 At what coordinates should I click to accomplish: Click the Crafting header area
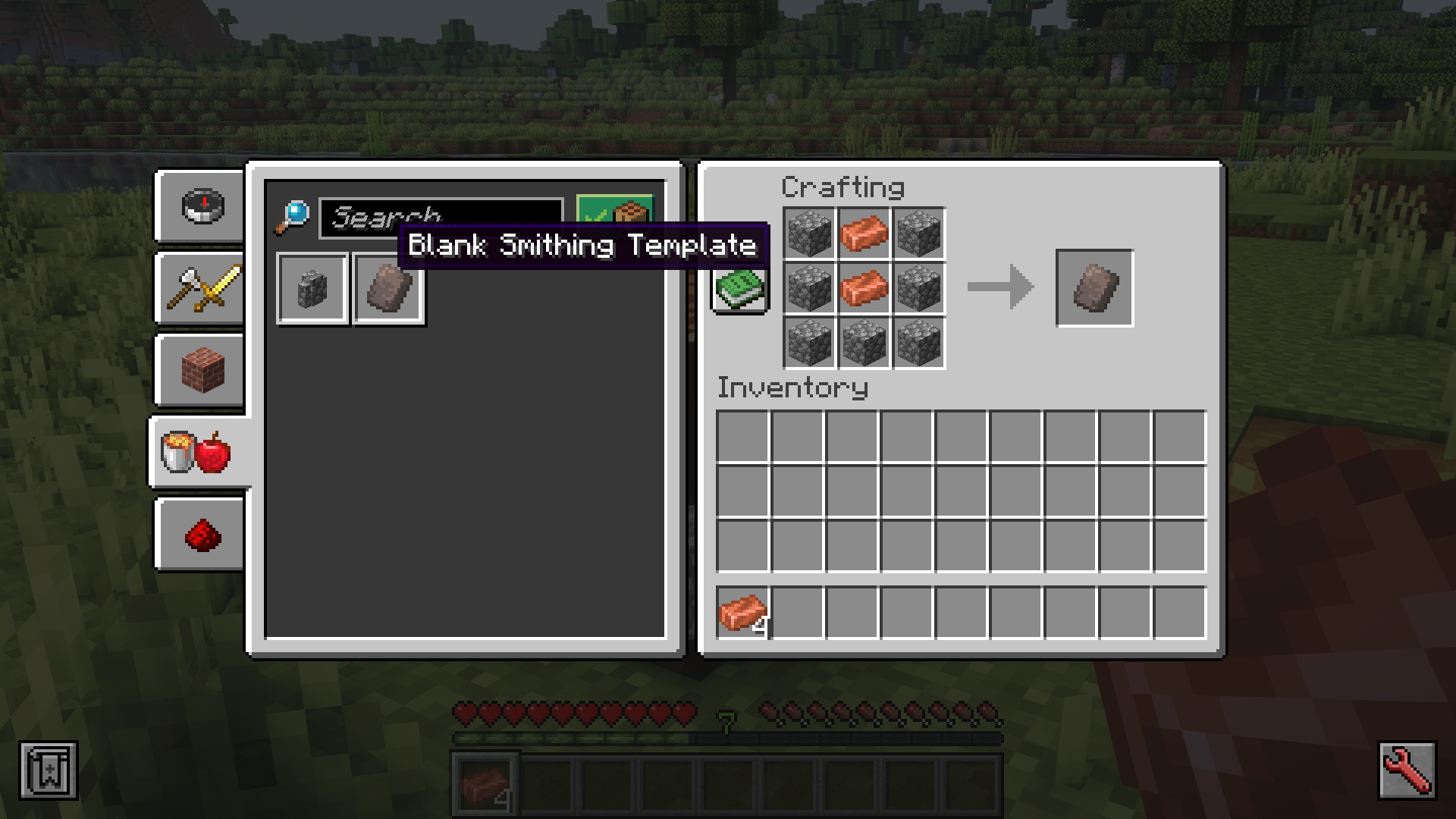pos(843,187)
